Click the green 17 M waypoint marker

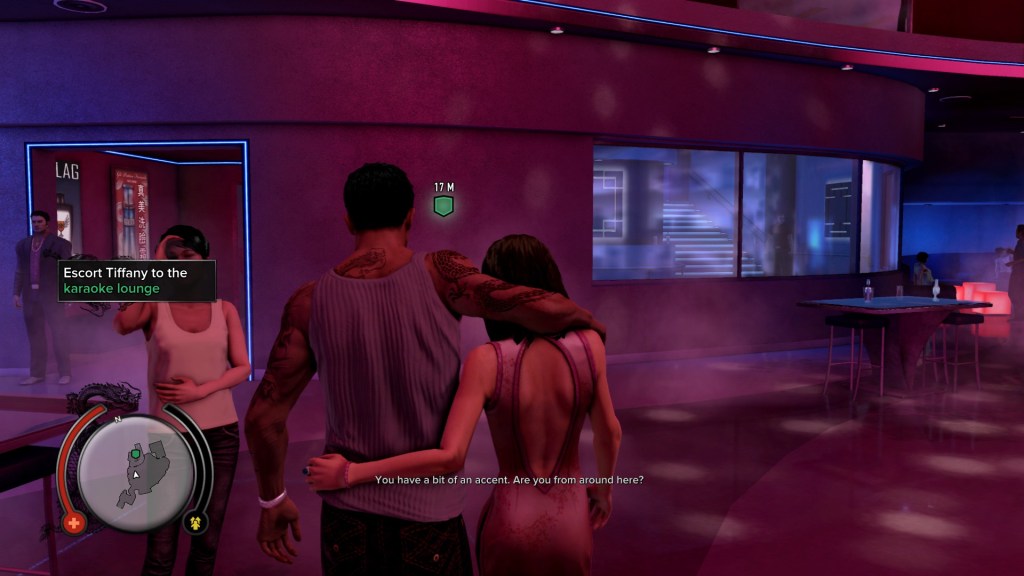(444, 206)
